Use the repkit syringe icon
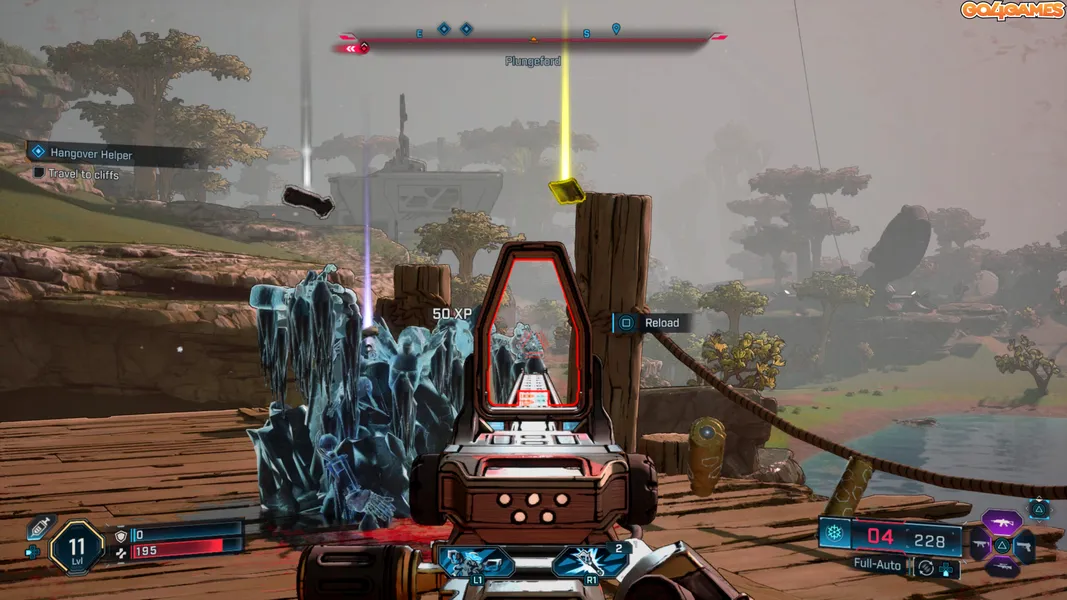Screen dimensions: 1067x600 38,526
